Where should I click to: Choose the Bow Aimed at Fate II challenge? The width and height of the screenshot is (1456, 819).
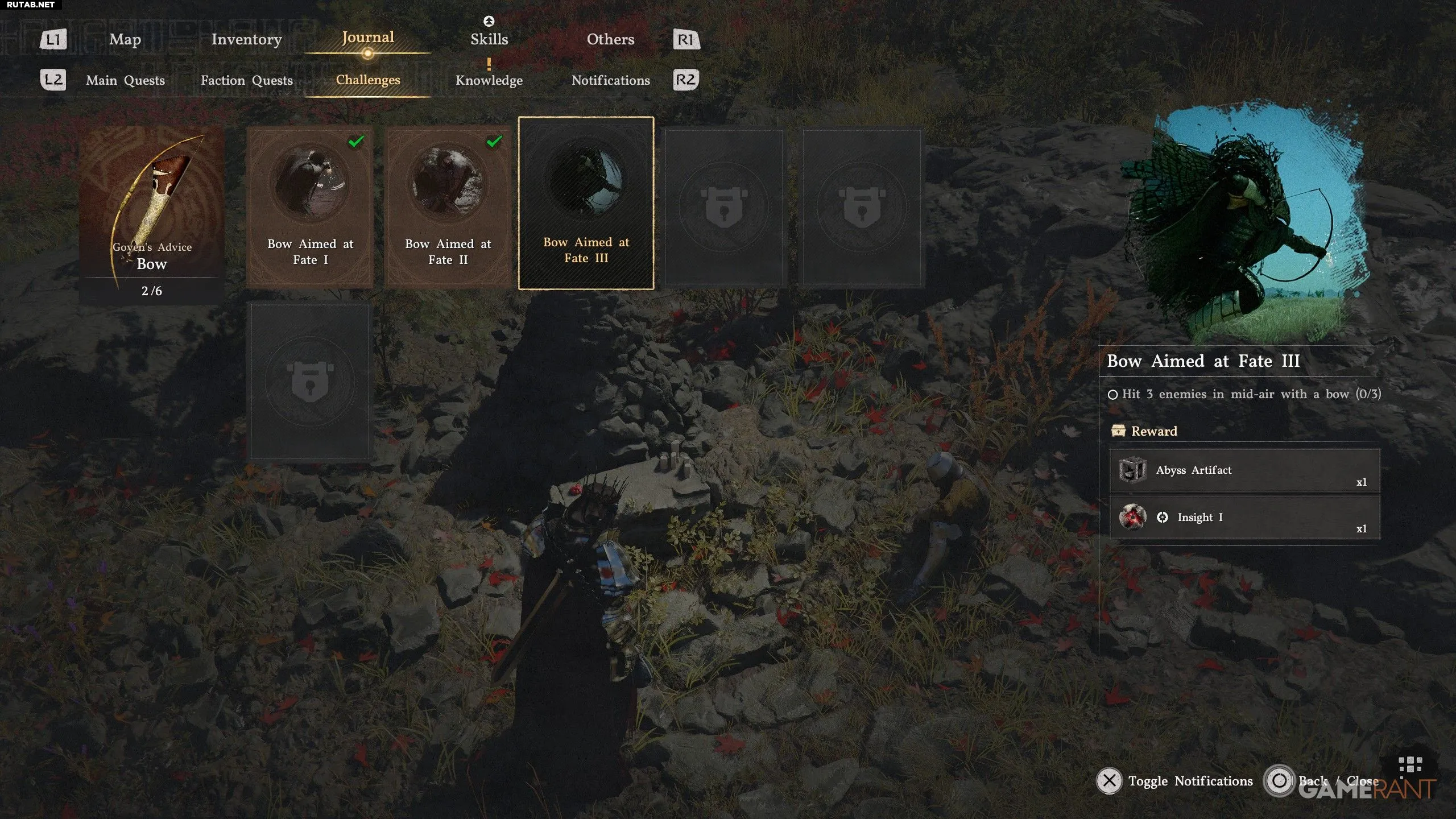click(448, 206)
